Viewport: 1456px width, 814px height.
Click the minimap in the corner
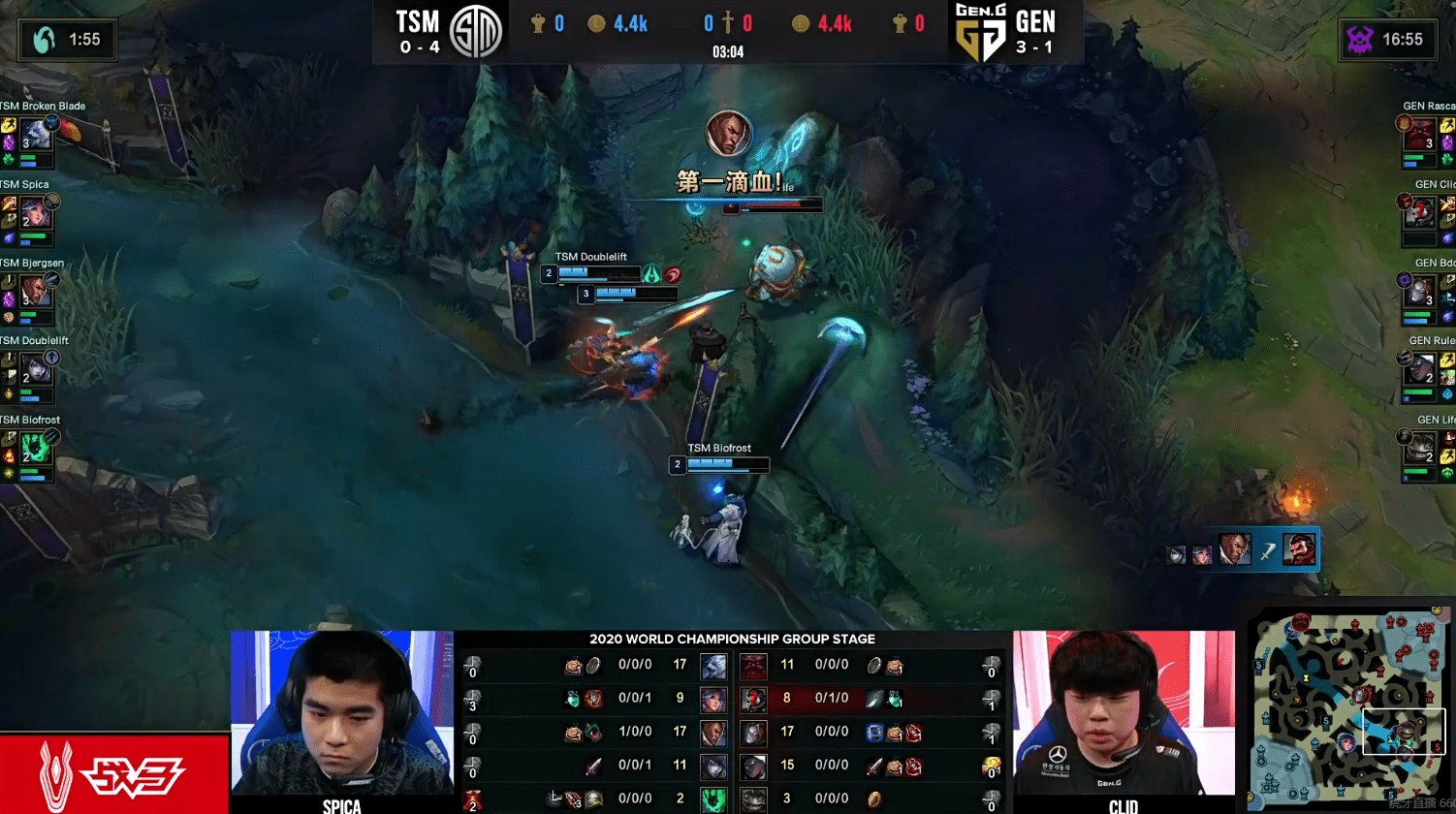pos(1348,704)
